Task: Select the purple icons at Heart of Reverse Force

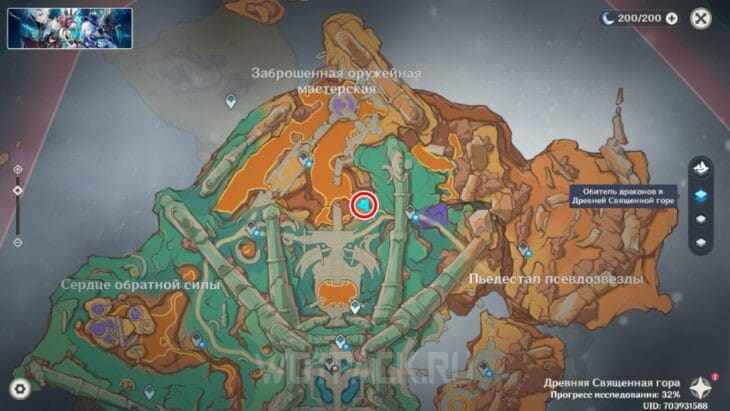Action: point(102,320)
